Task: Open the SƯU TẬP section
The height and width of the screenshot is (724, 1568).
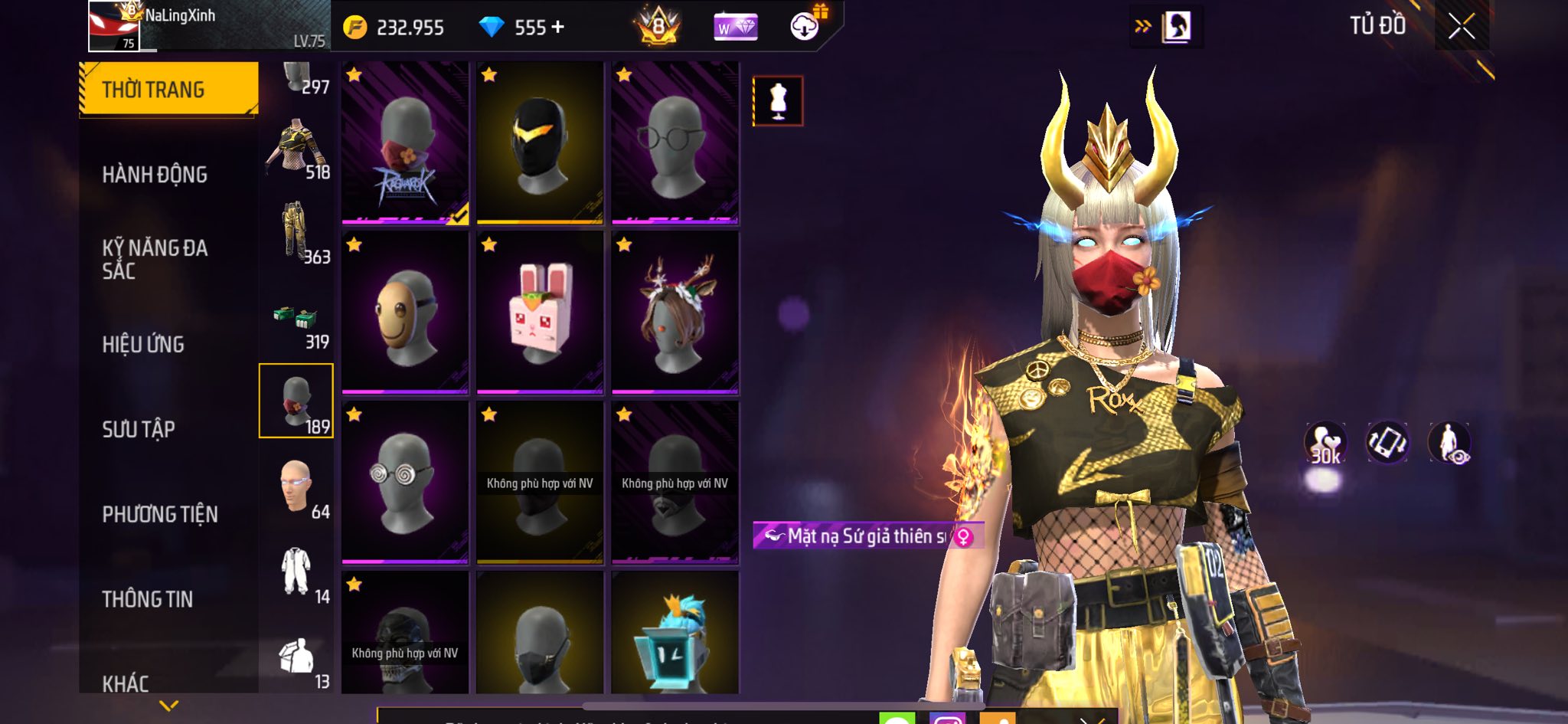Action: (x=139, y=429)
